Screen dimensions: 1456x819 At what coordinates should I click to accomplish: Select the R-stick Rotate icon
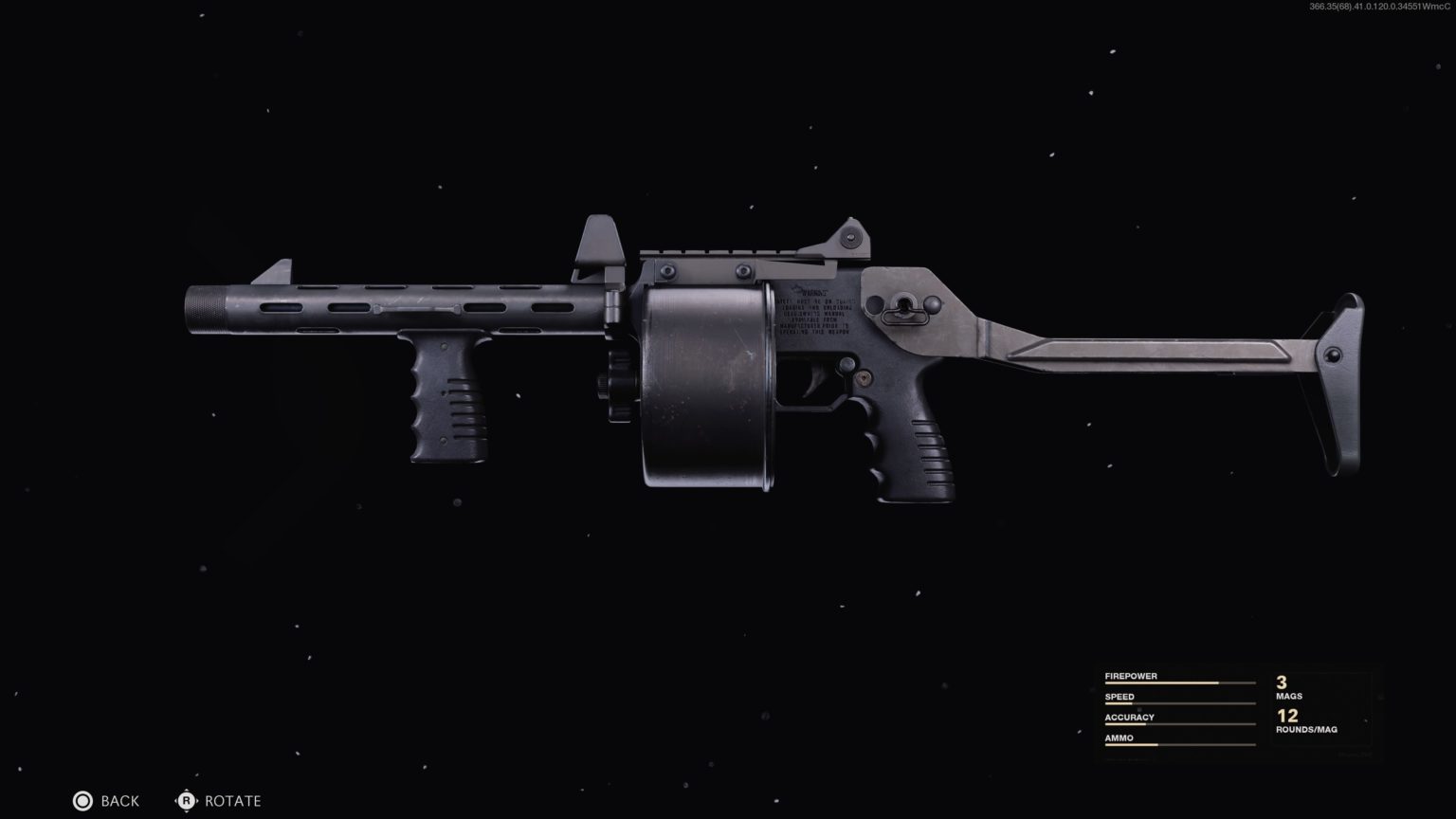pos(186,800)
